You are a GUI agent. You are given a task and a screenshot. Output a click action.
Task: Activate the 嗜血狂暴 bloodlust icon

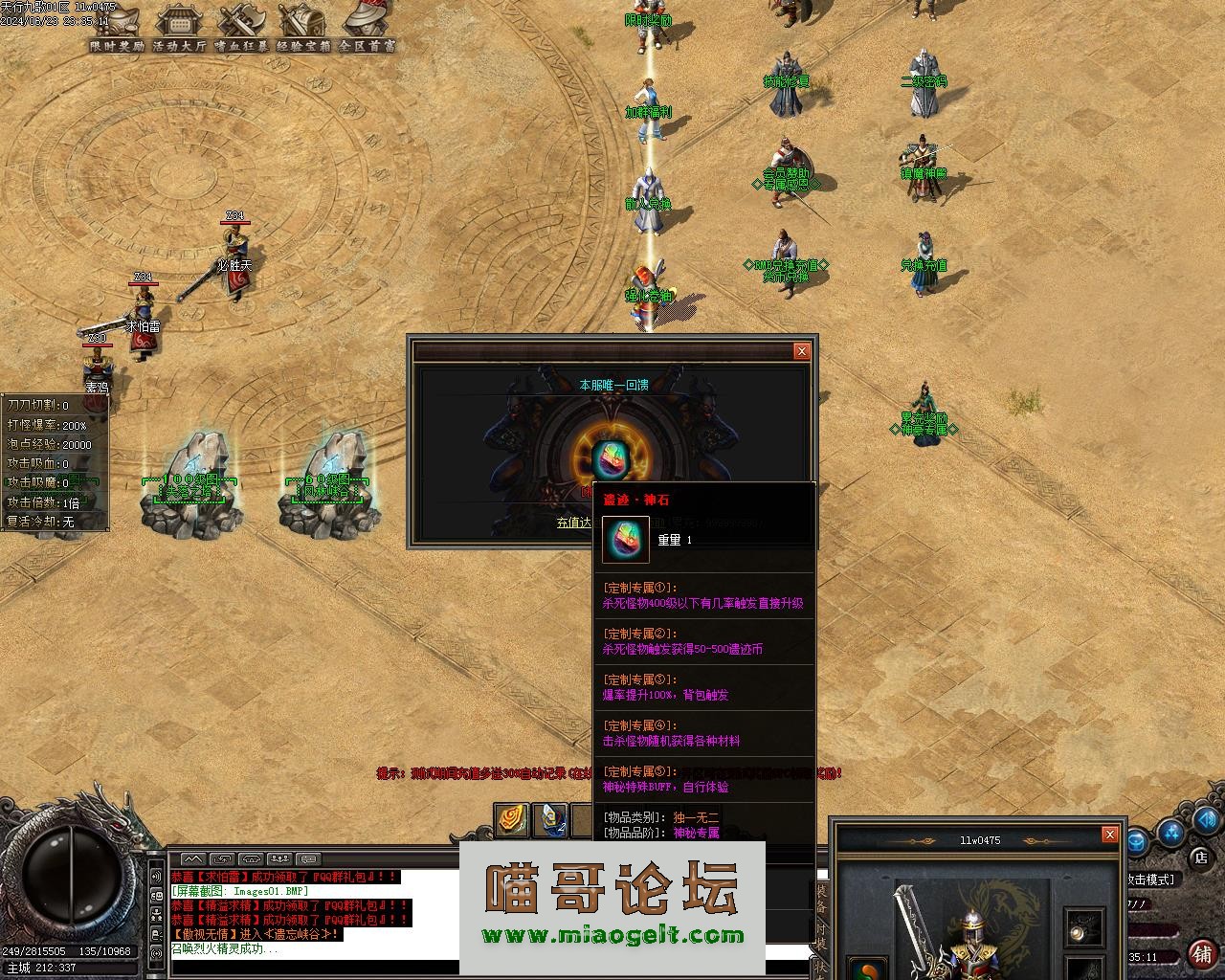pyautogui.click(x=240, y=23)
